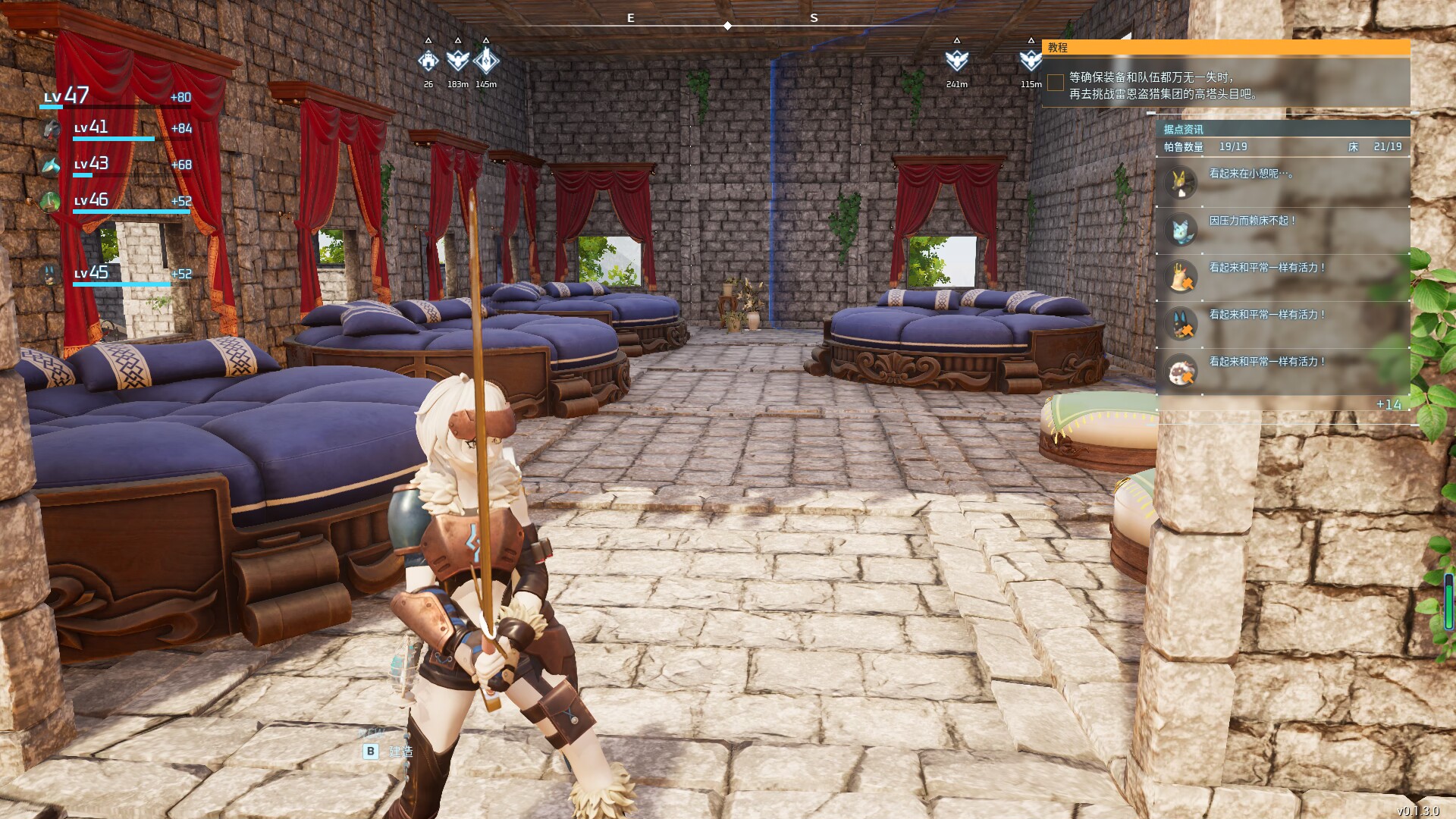Open the 教程 tutorial header

(x=1225, y=48)
